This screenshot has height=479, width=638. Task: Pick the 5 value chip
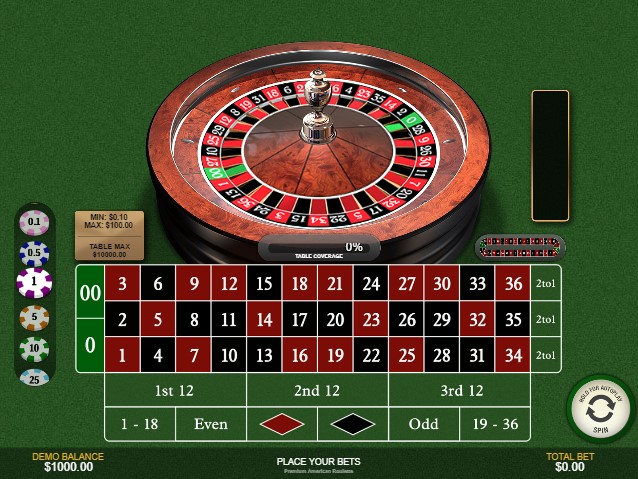(x=35, y=317)
